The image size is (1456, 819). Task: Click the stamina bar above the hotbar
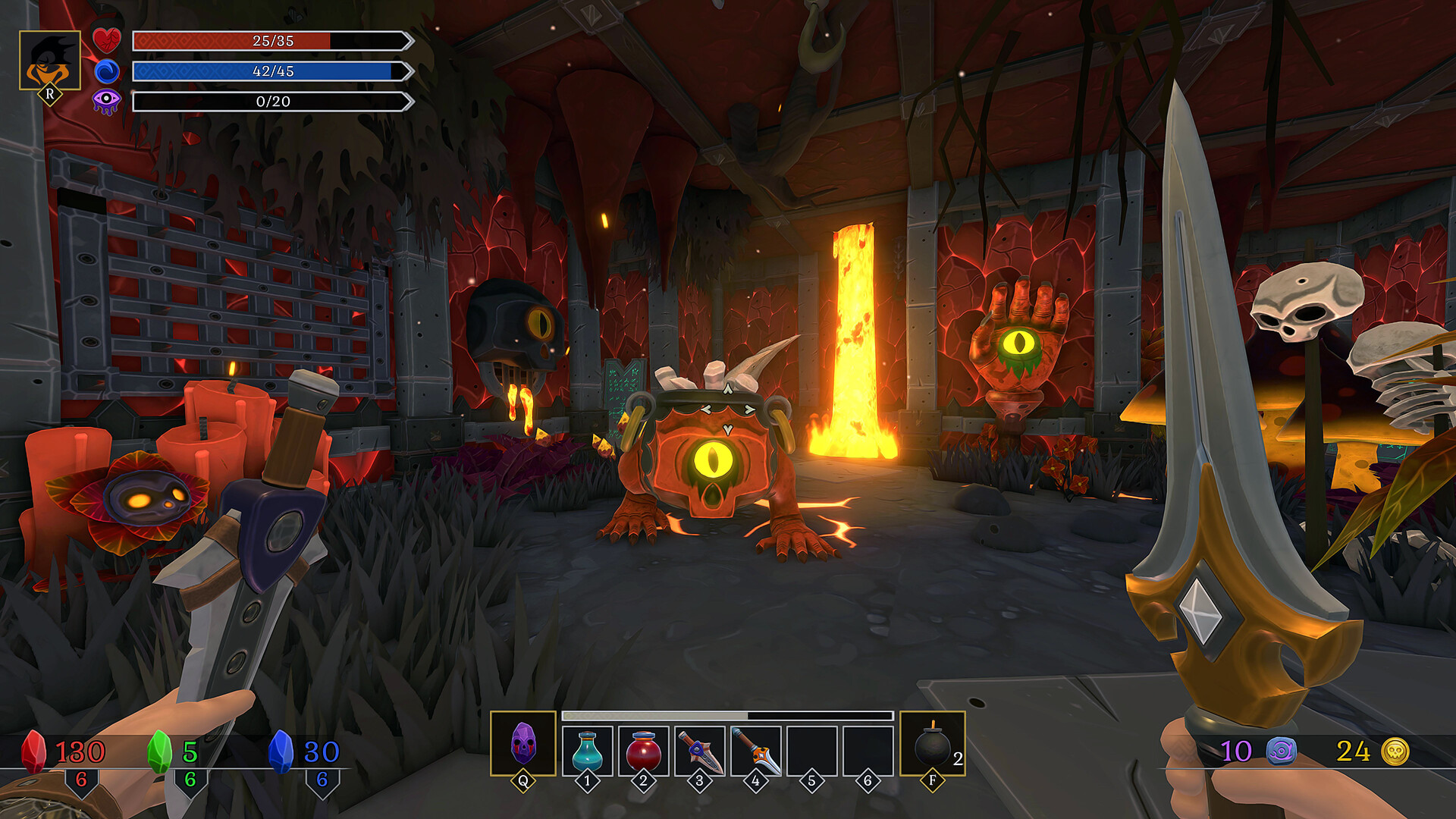pos(726,714)
